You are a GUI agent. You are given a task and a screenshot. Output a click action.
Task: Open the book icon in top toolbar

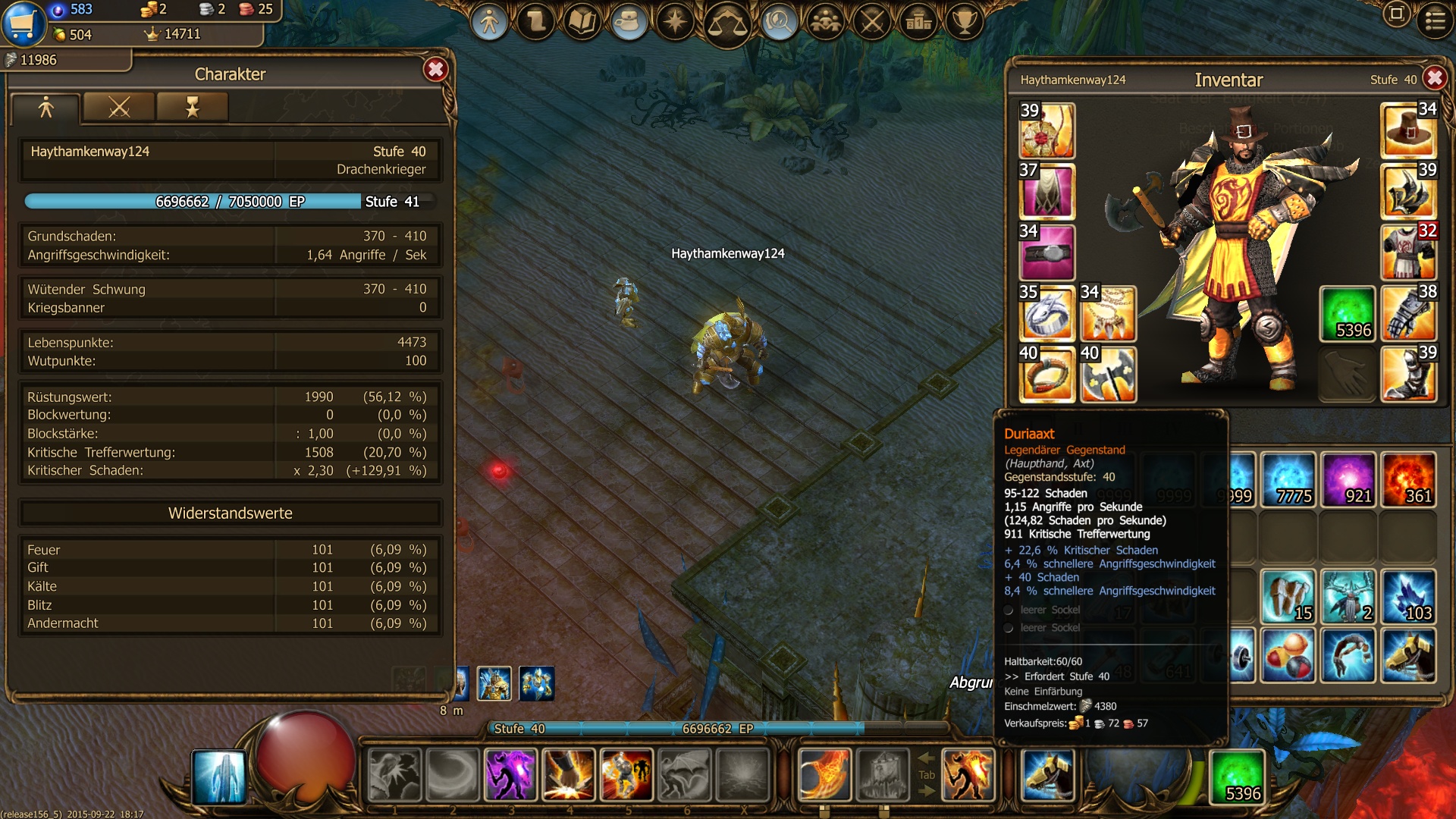click(x=582, y=23)
